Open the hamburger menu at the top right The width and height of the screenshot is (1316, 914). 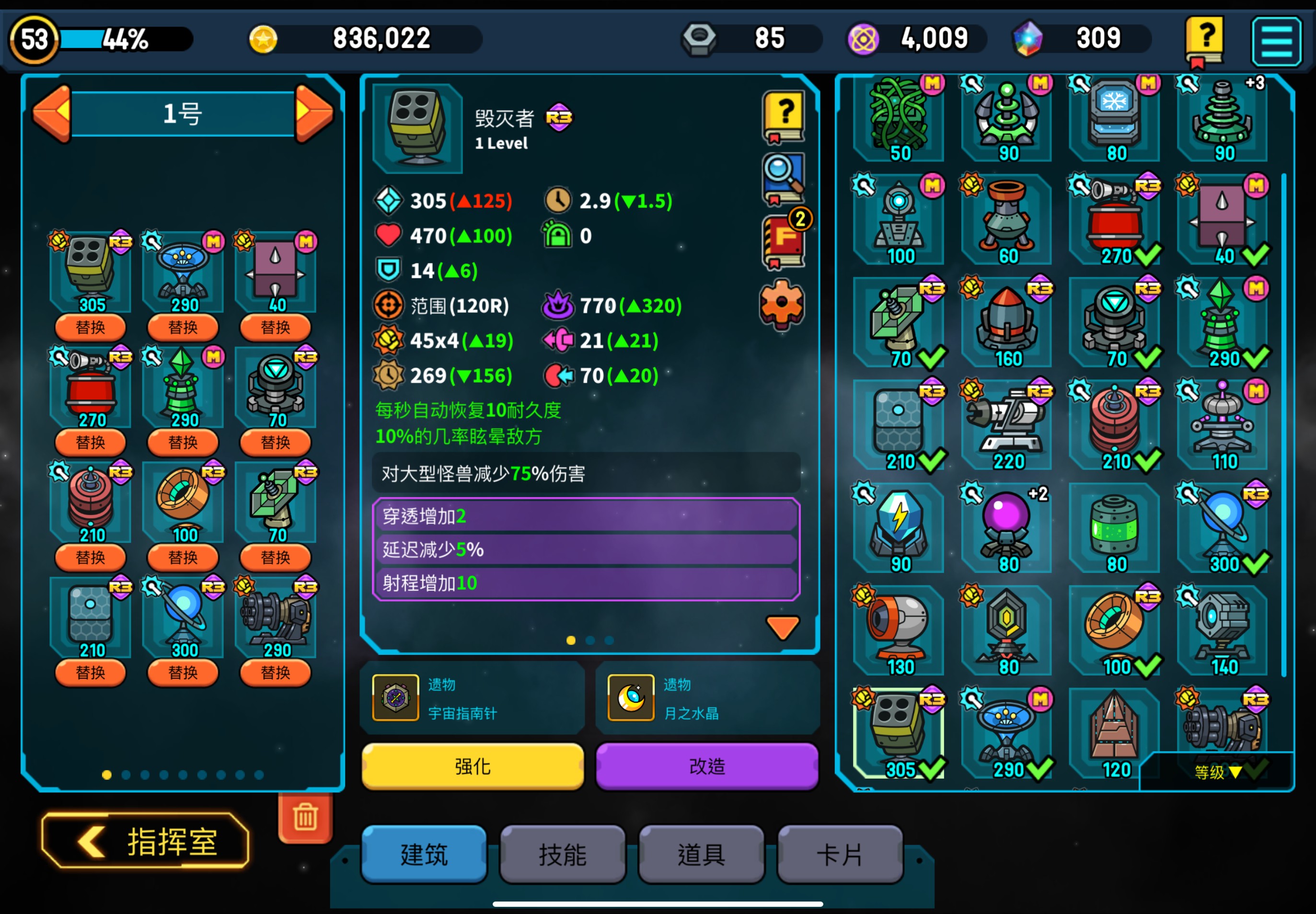tap(1277, 41)
